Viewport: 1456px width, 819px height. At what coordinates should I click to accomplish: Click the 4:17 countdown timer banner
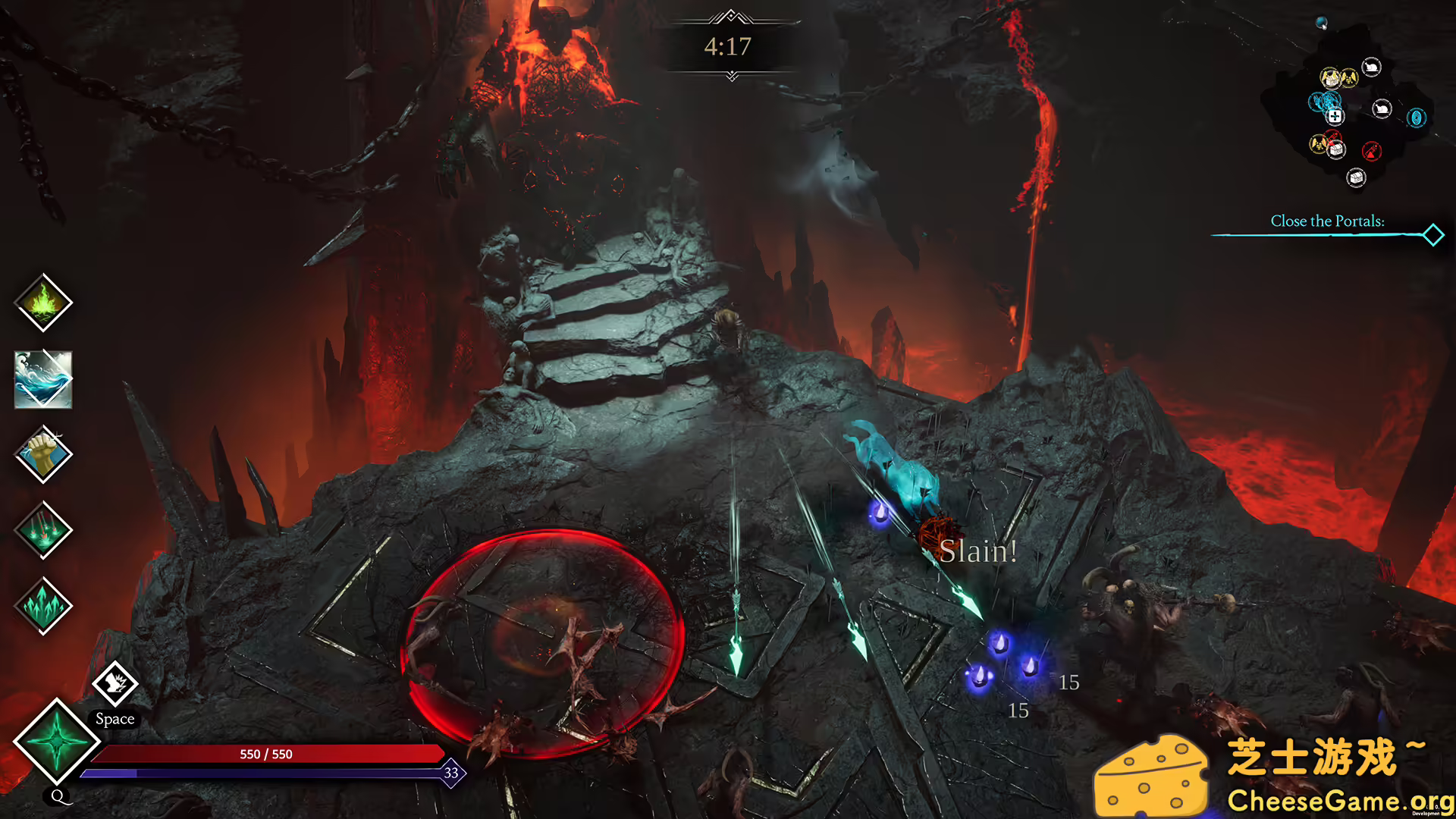(x=729, y=48)
